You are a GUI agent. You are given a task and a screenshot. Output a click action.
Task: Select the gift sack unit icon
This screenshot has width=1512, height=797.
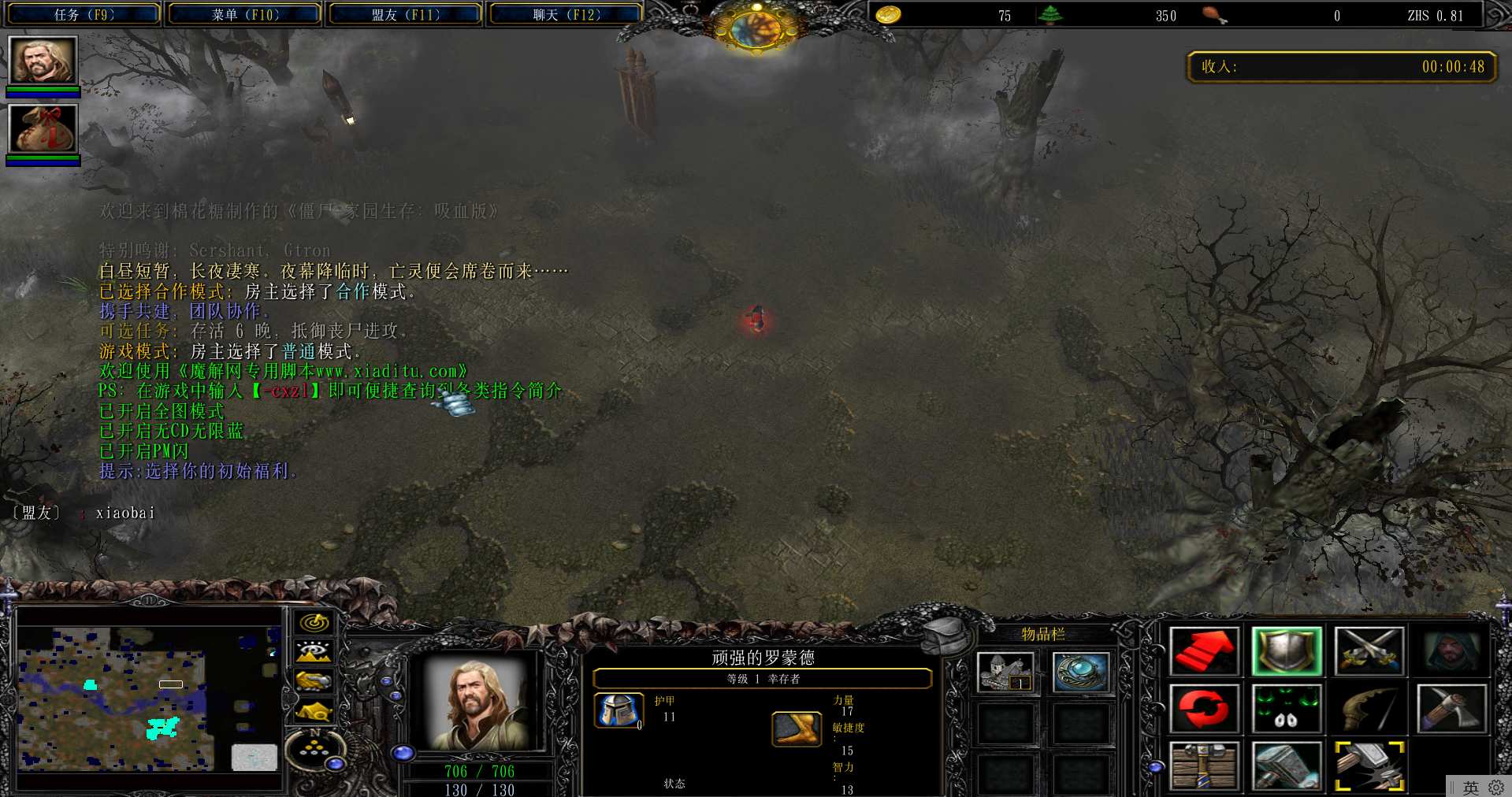(43, 128)
